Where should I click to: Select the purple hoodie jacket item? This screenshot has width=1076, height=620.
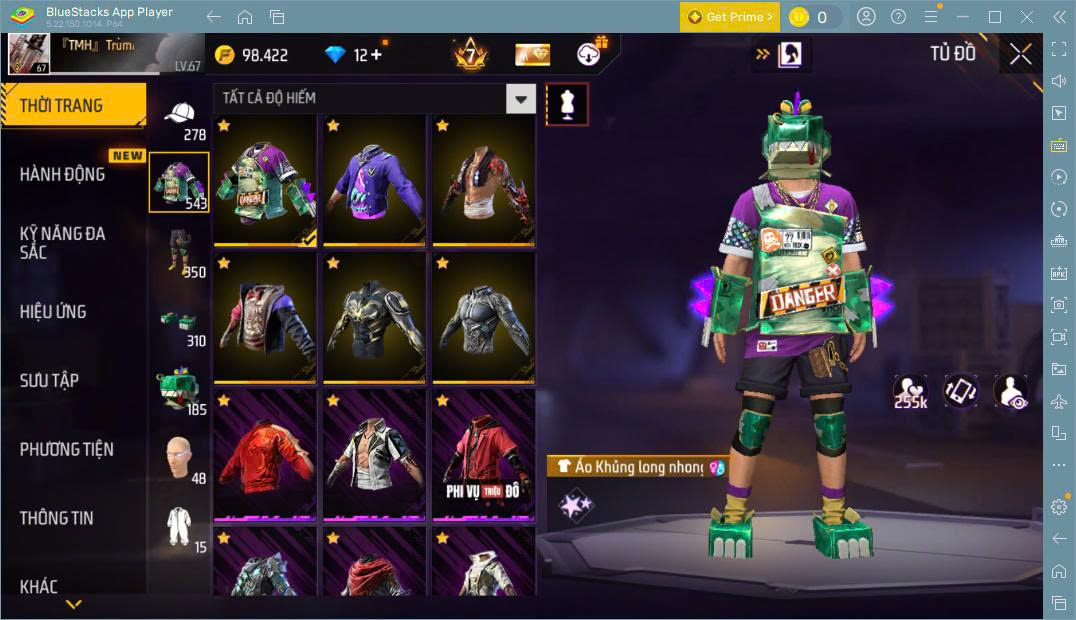tap(374, 180)
